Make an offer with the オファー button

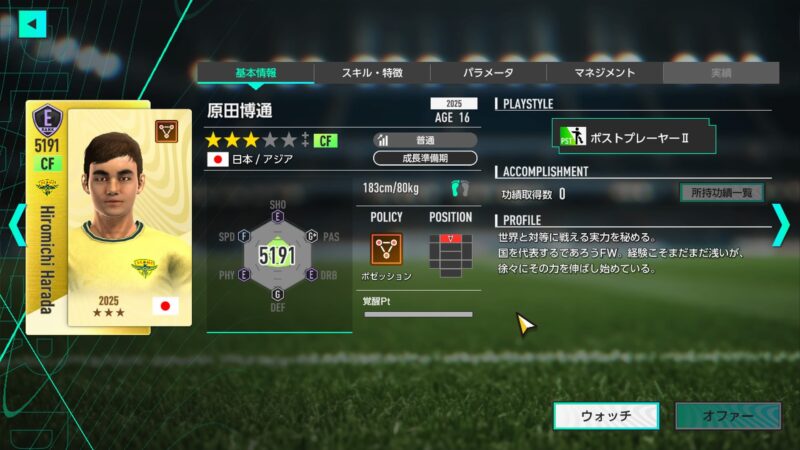pyautogui.click(x=727, y=416)
